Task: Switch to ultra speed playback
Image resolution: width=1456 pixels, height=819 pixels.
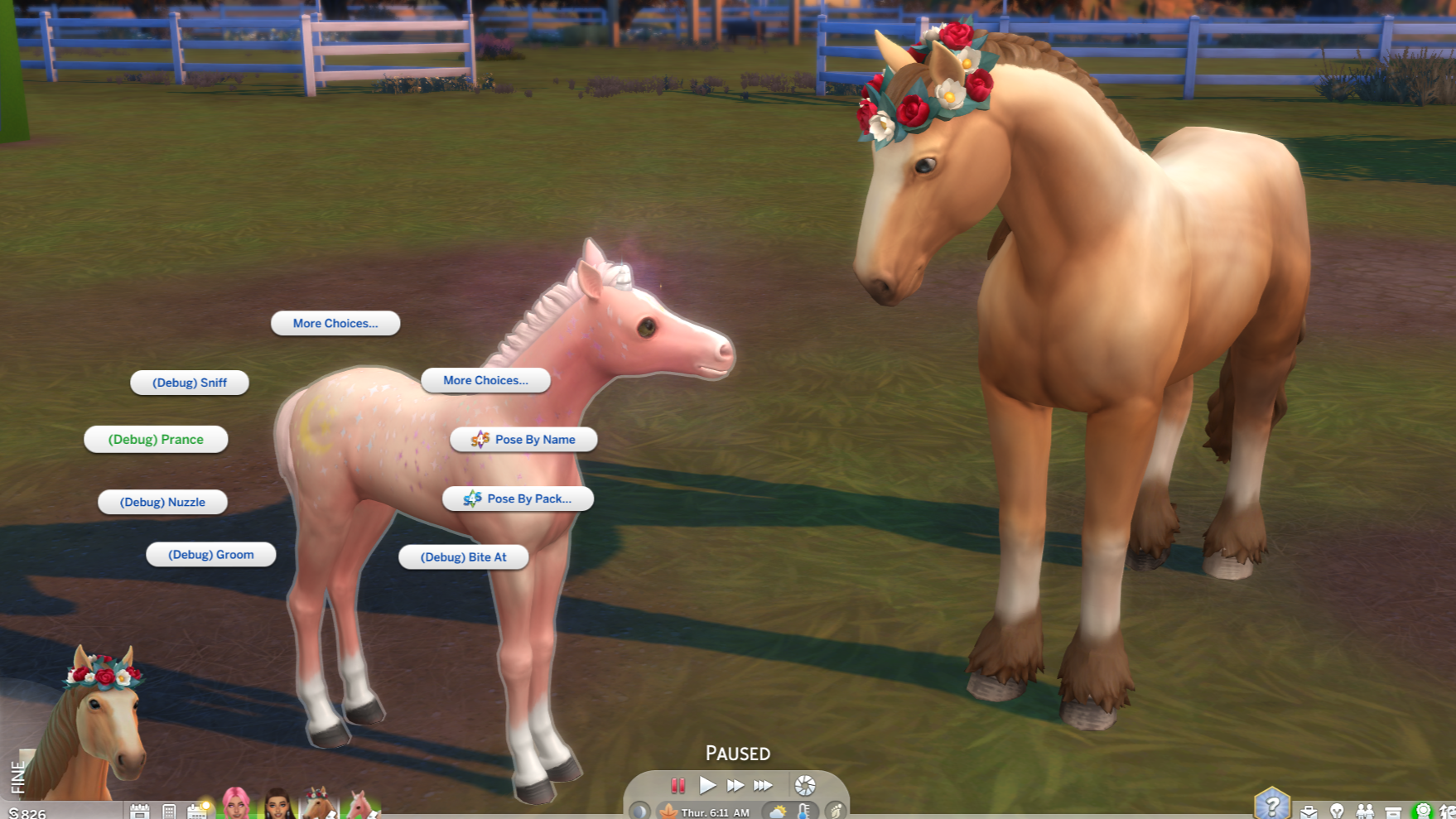Action: tap(762, 785)
